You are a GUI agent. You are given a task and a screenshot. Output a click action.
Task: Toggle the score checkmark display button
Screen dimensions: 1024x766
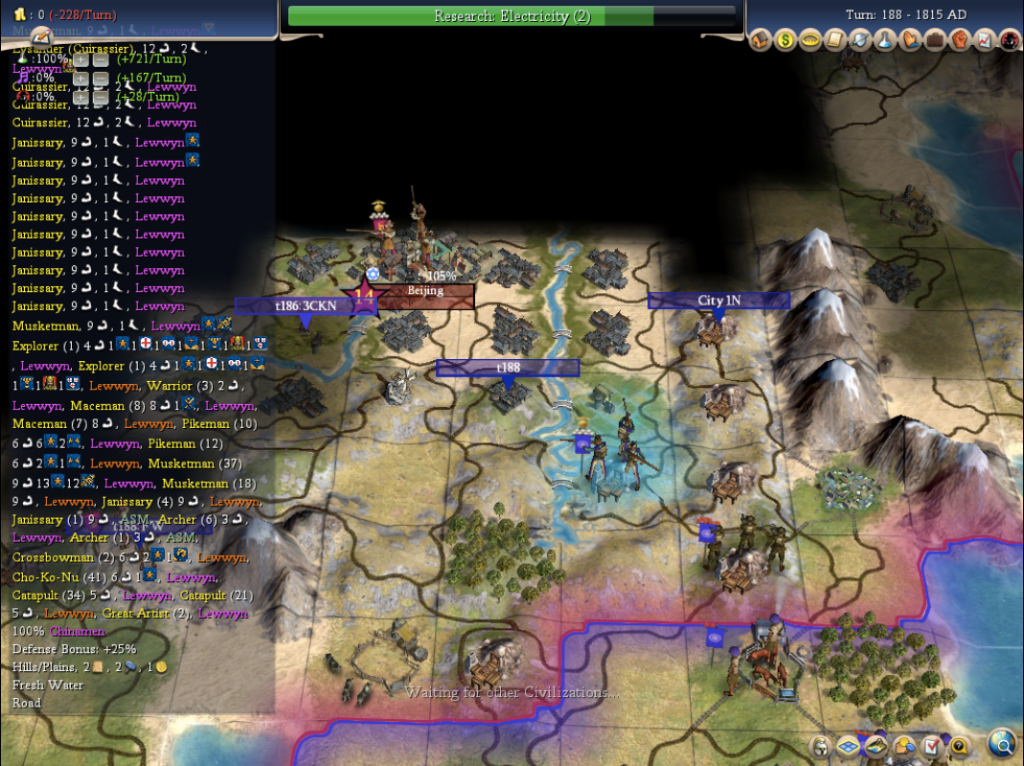pos(932,745)
